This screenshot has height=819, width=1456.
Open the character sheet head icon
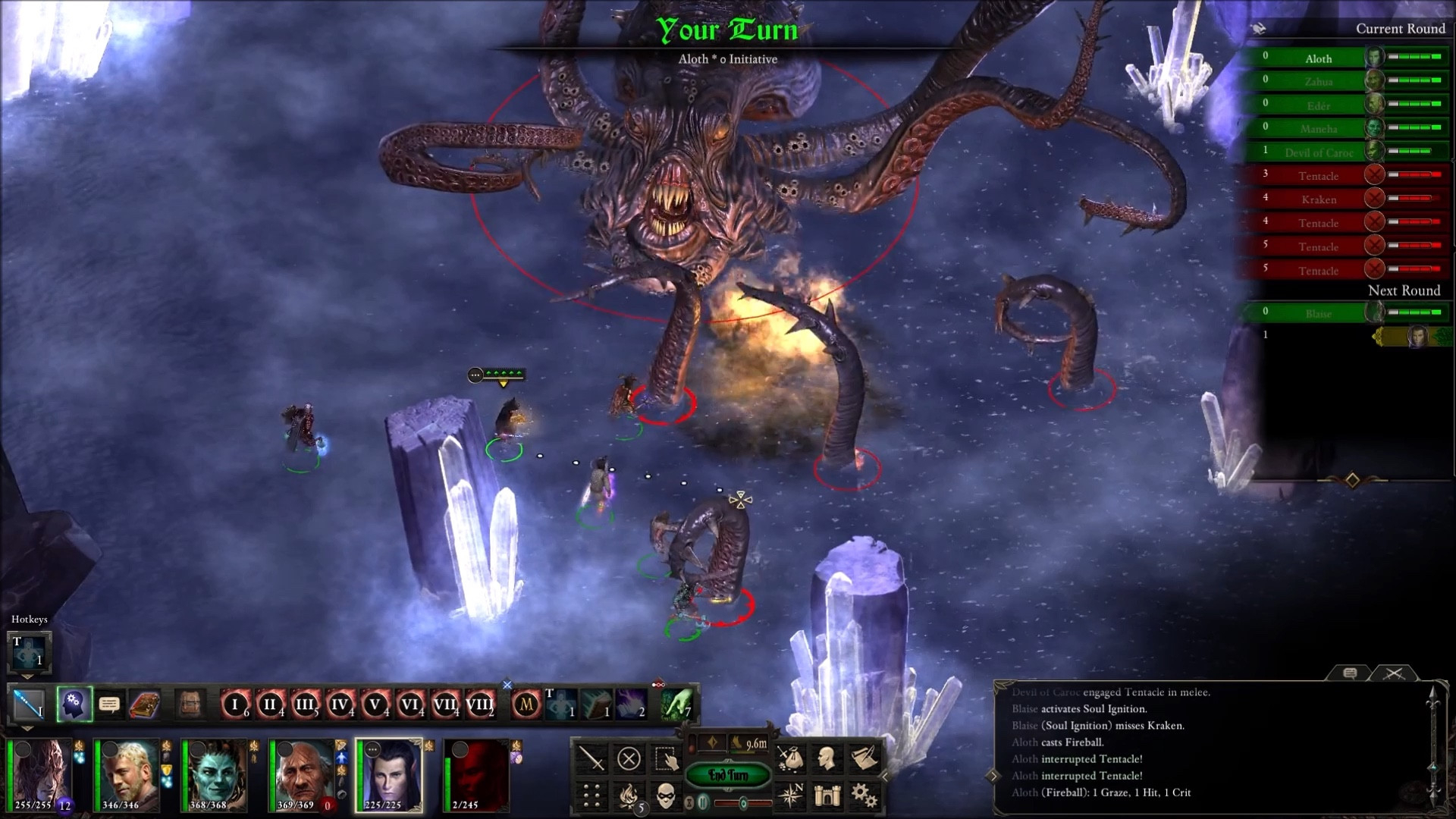827,758
